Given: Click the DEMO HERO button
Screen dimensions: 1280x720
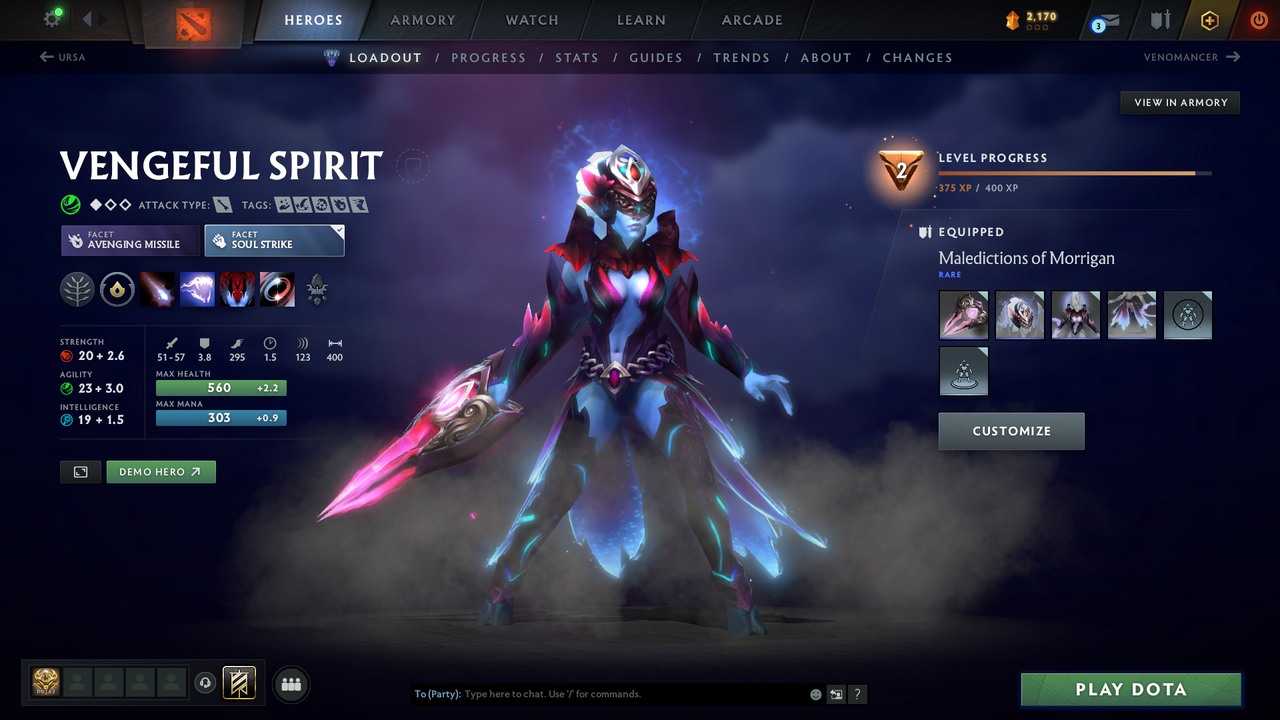Looking at the screenshot, I should [160, 471].
